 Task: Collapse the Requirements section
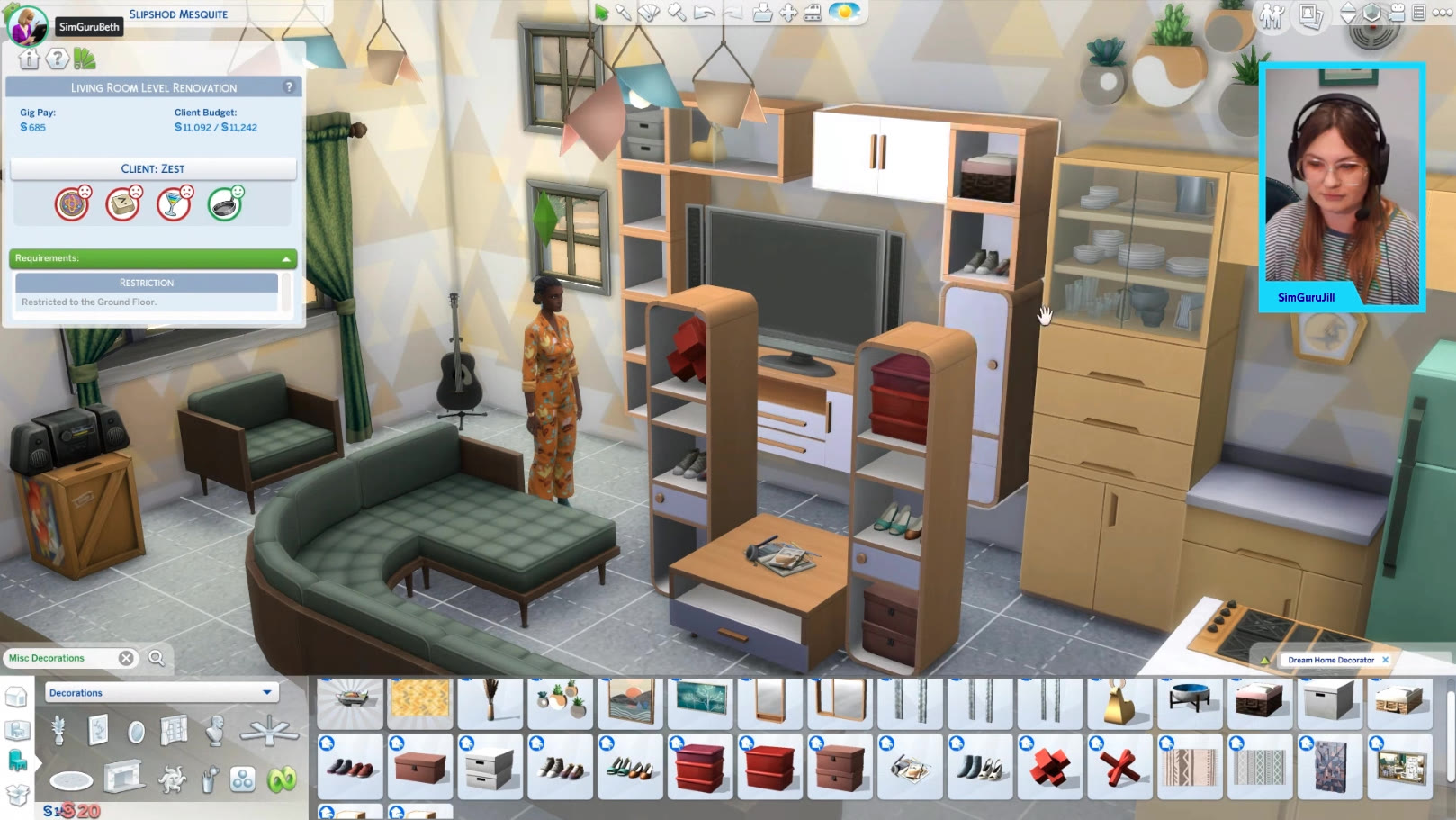click(286, 259)
